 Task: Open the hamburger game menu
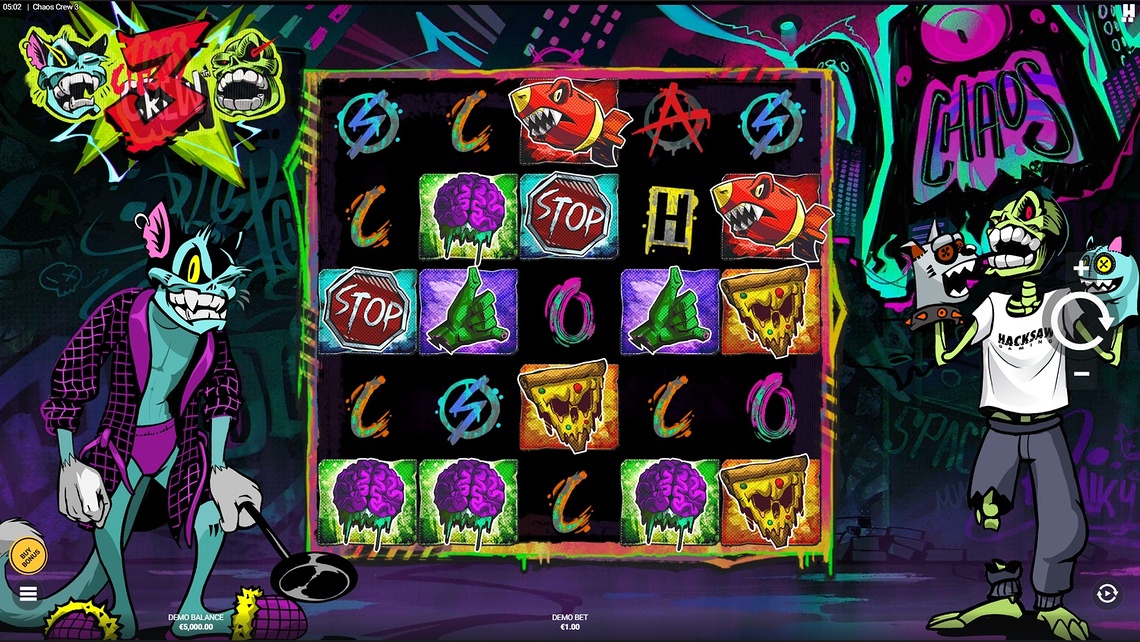click(x=28, y=593)
